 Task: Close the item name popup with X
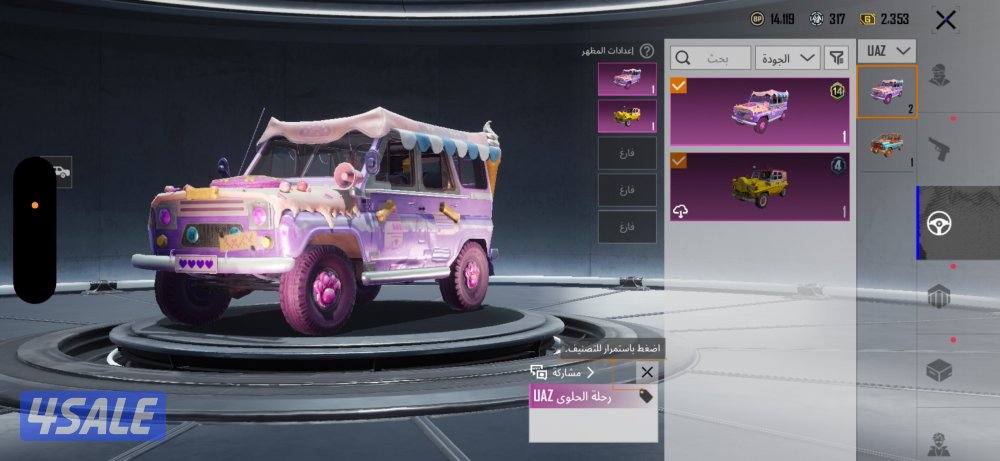(646, 372)
